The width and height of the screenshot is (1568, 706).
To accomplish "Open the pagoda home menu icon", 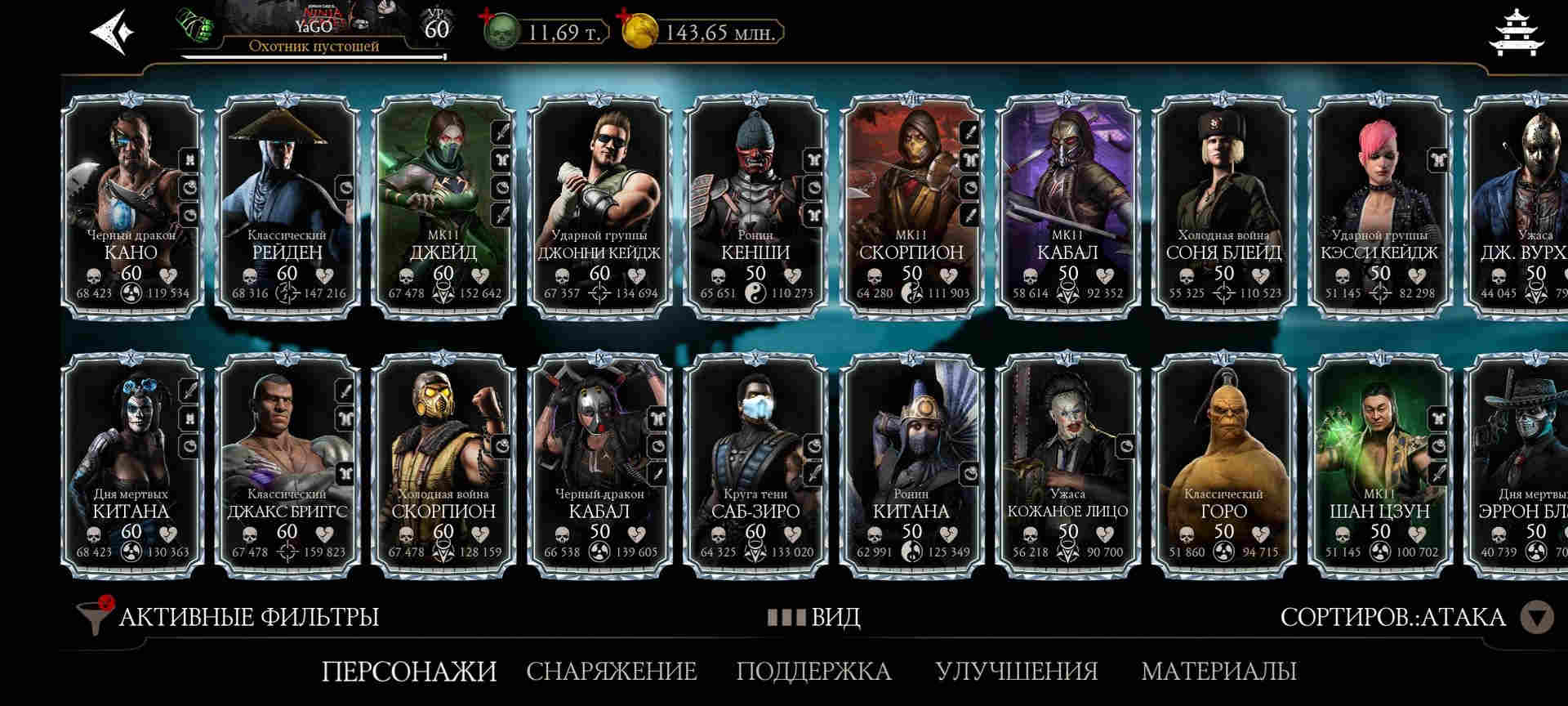I will 1516,33.
